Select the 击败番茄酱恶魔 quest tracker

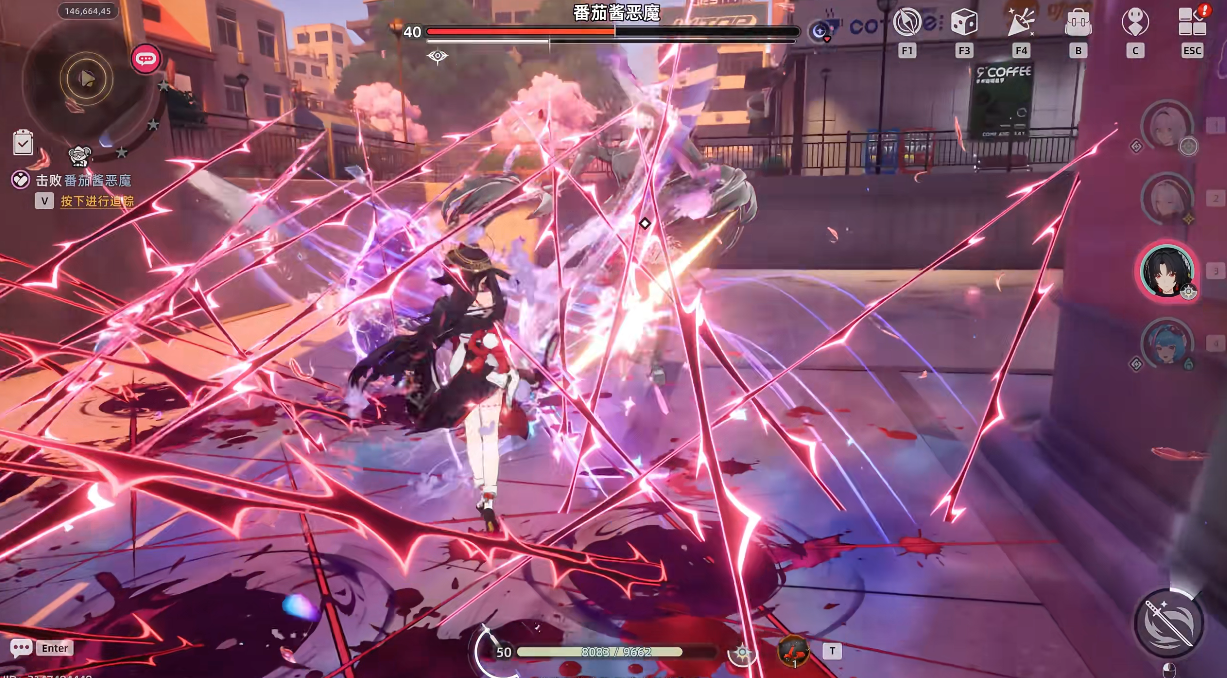pos(85,181)
